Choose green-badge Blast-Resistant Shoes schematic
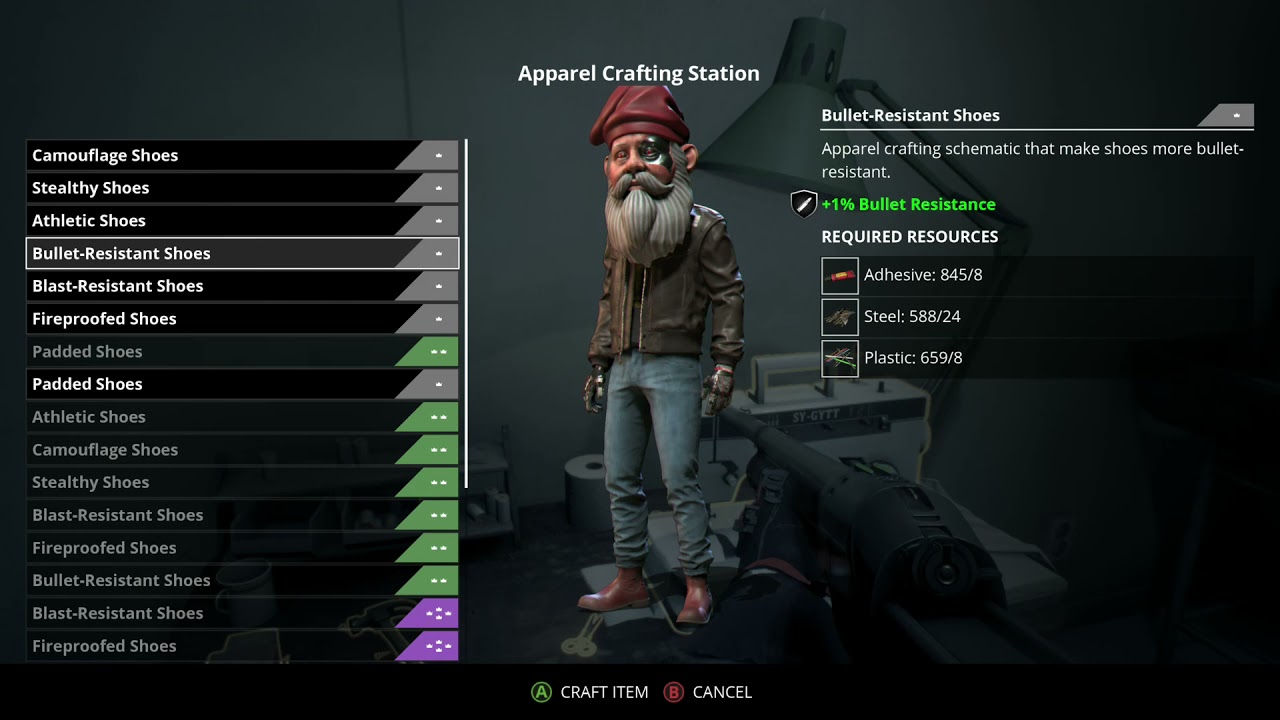 (240, 515)
